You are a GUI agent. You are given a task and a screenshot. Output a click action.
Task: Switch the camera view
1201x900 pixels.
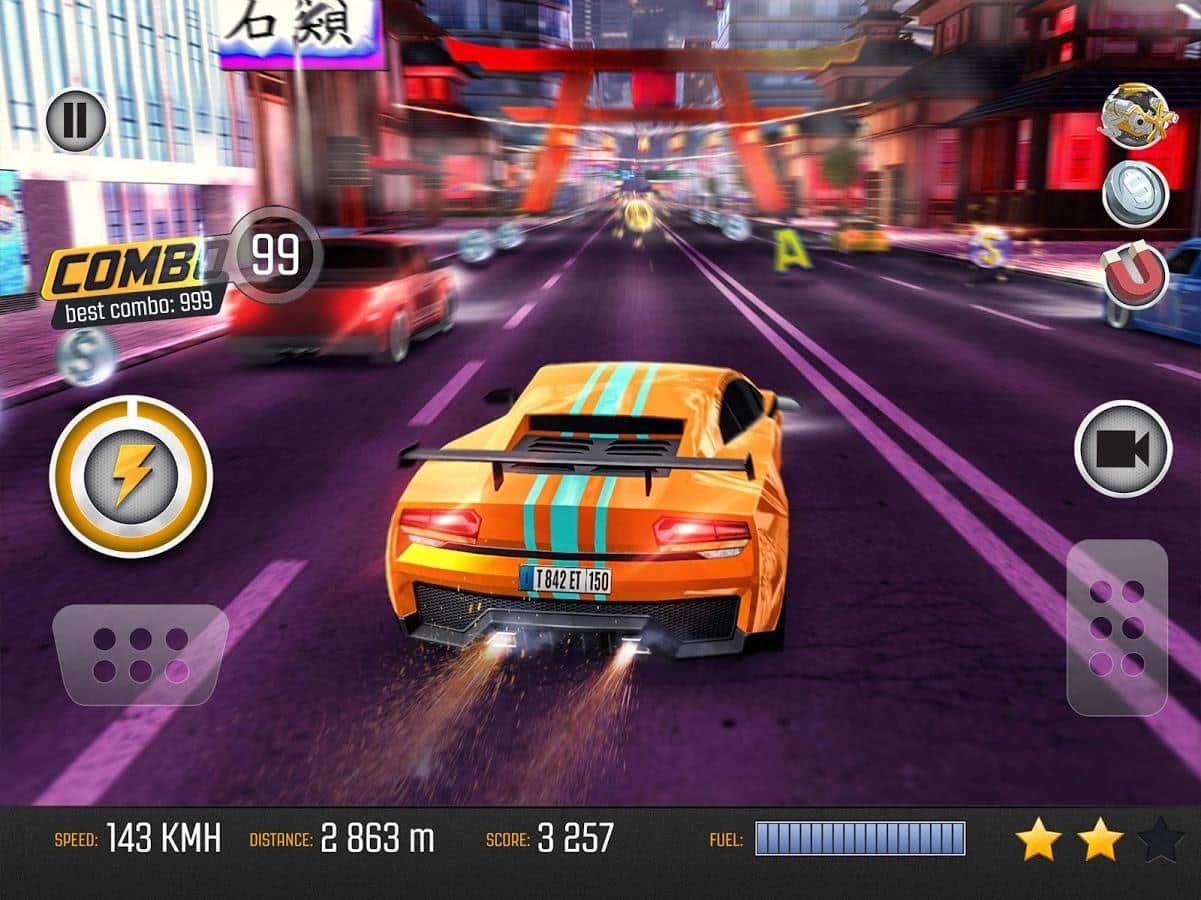(x=1123, y=449)
